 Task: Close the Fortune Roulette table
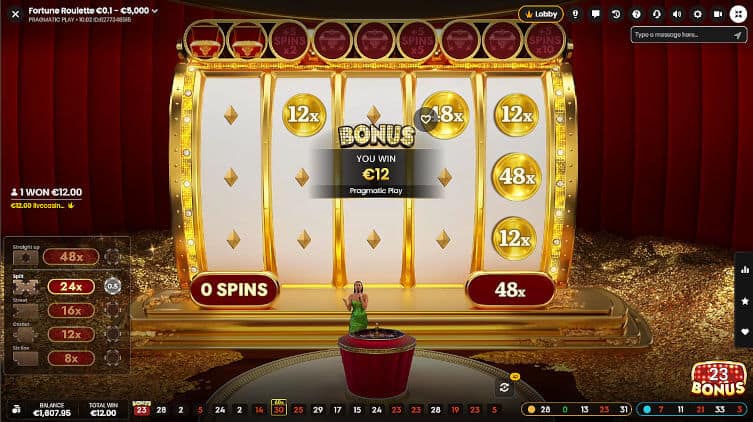pos(14,14)
